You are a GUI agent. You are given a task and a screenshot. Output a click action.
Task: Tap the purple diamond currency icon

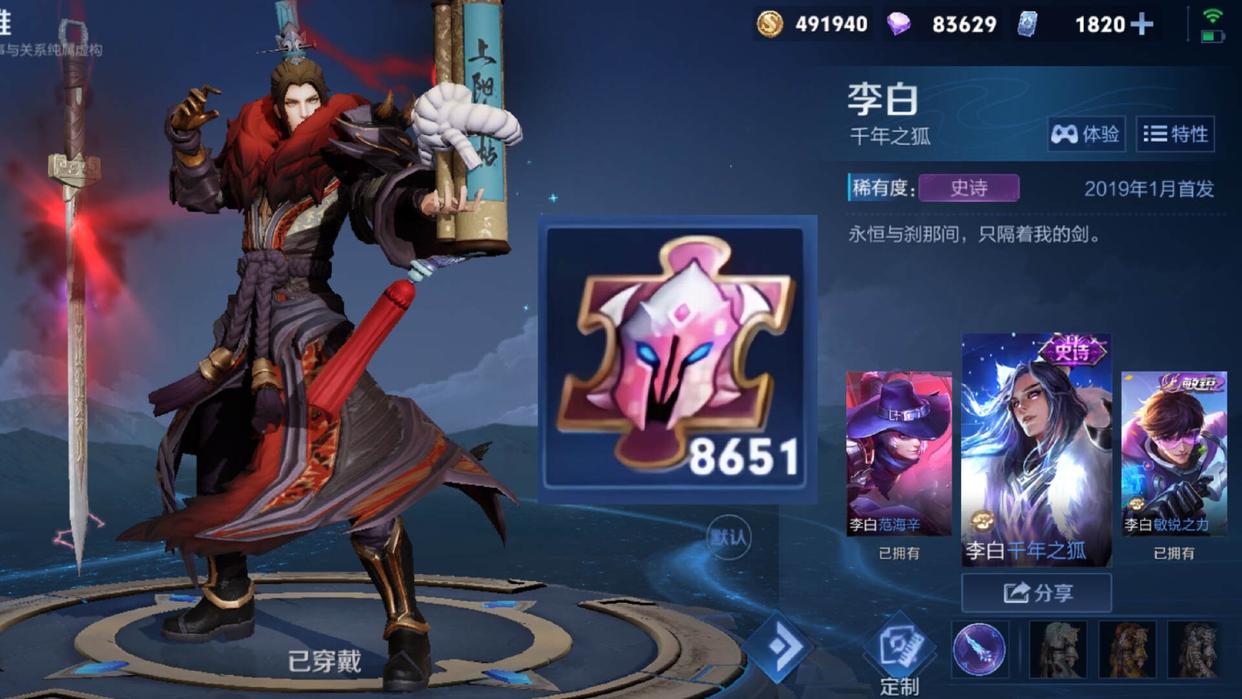point(899,24)
